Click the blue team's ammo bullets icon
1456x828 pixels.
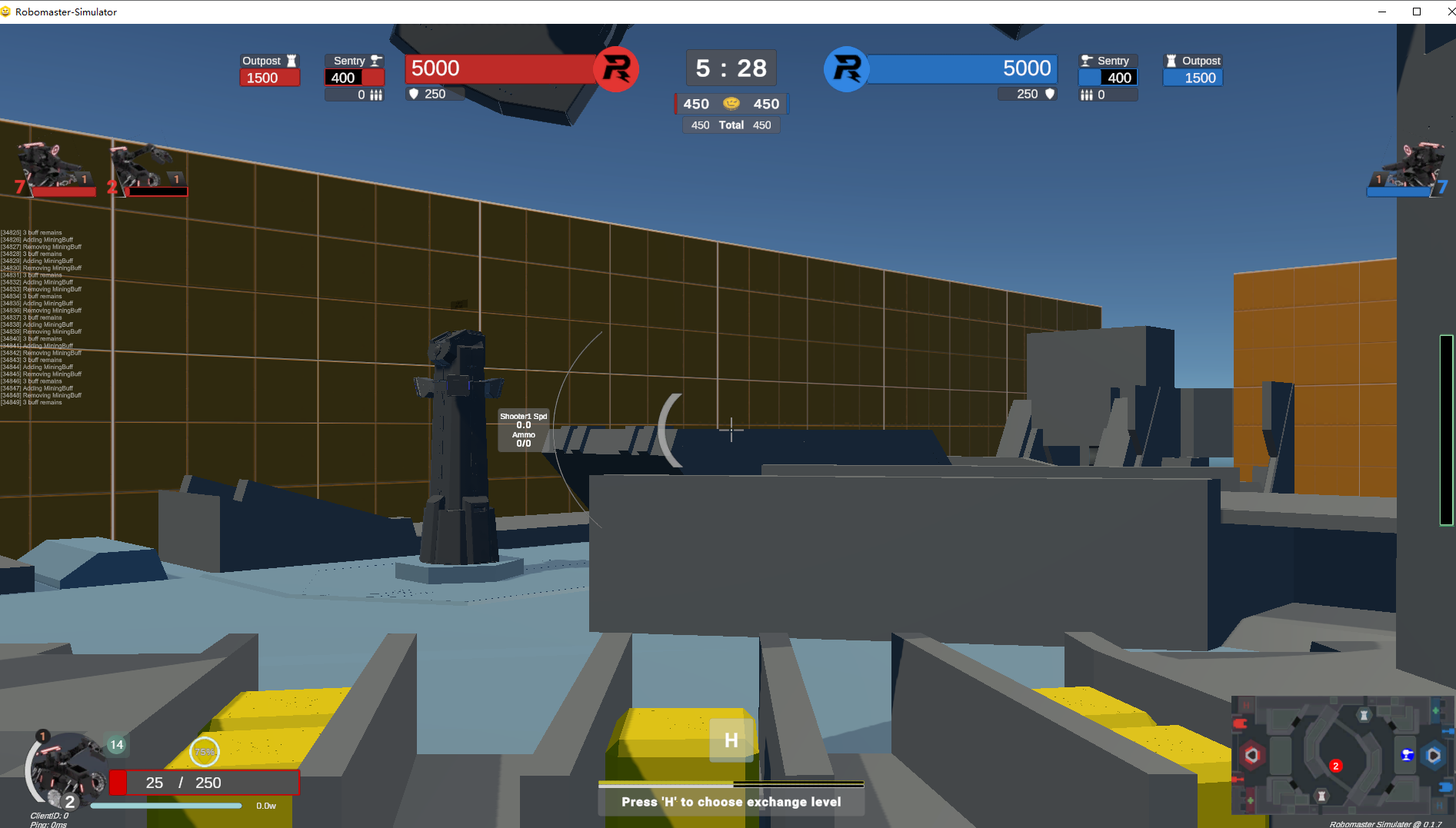click(x=1087, y=95)
